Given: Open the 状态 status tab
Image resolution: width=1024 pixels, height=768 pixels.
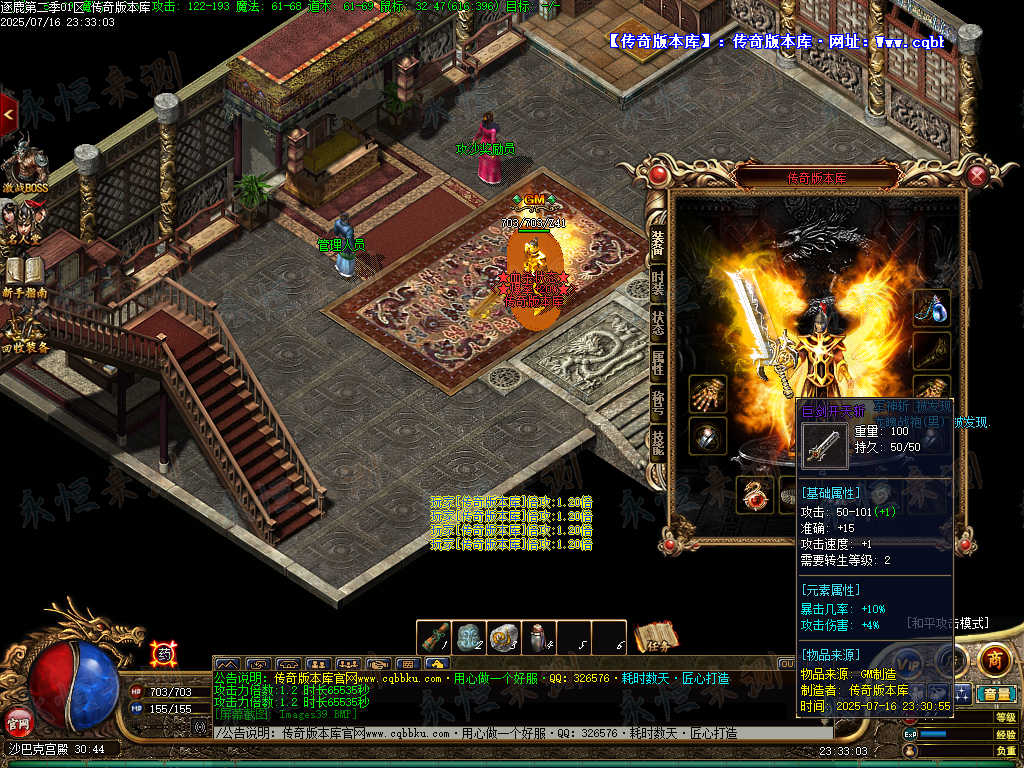Looking at the screenshot, I should [658, 322].
